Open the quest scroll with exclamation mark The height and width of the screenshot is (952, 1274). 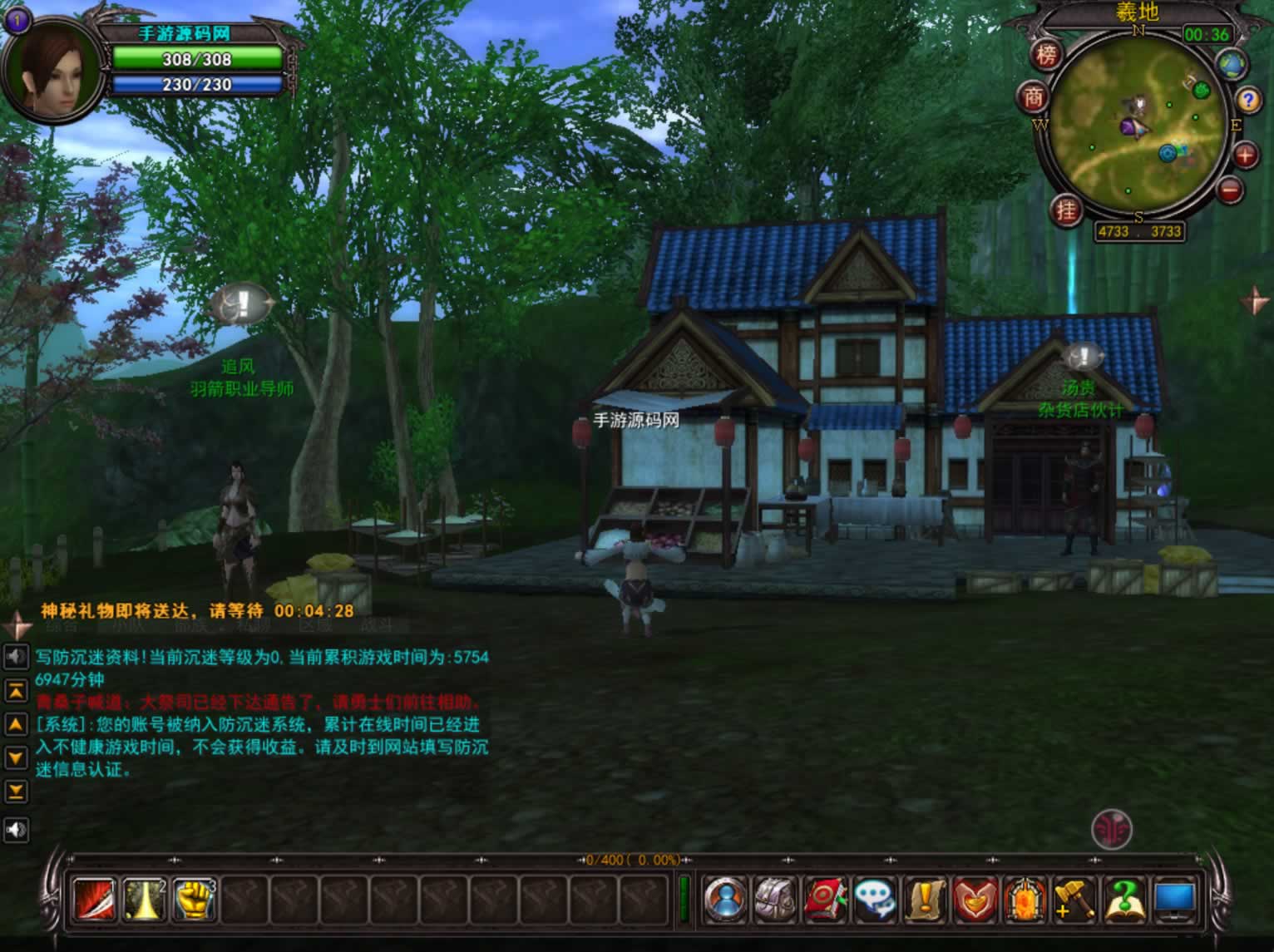(x=925, y=900)
